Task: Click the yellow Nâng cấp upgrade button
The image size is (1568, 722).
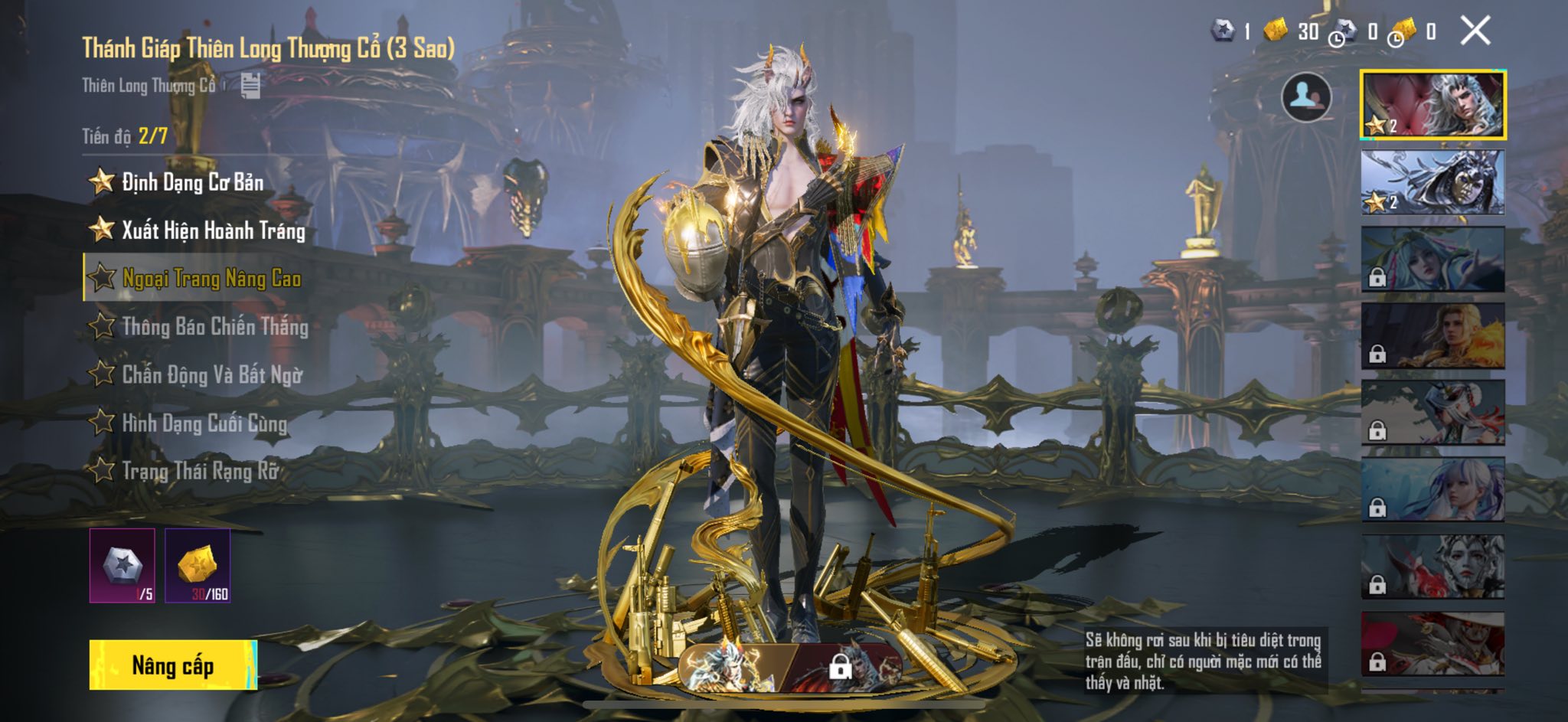Action: pos(173,665)
